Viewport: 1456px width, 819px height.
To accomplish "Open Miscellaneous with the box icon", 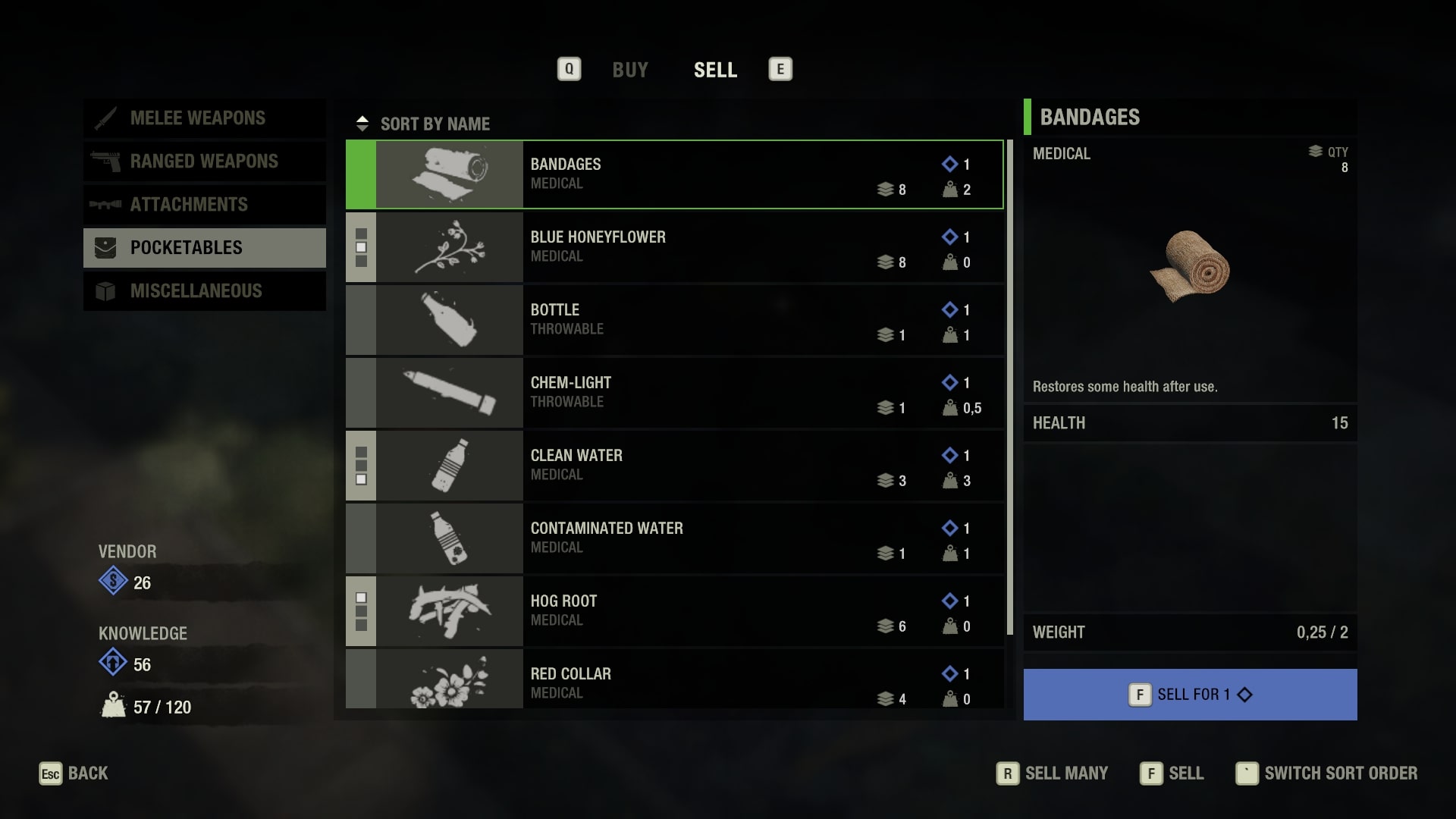I will pos(105,290).
